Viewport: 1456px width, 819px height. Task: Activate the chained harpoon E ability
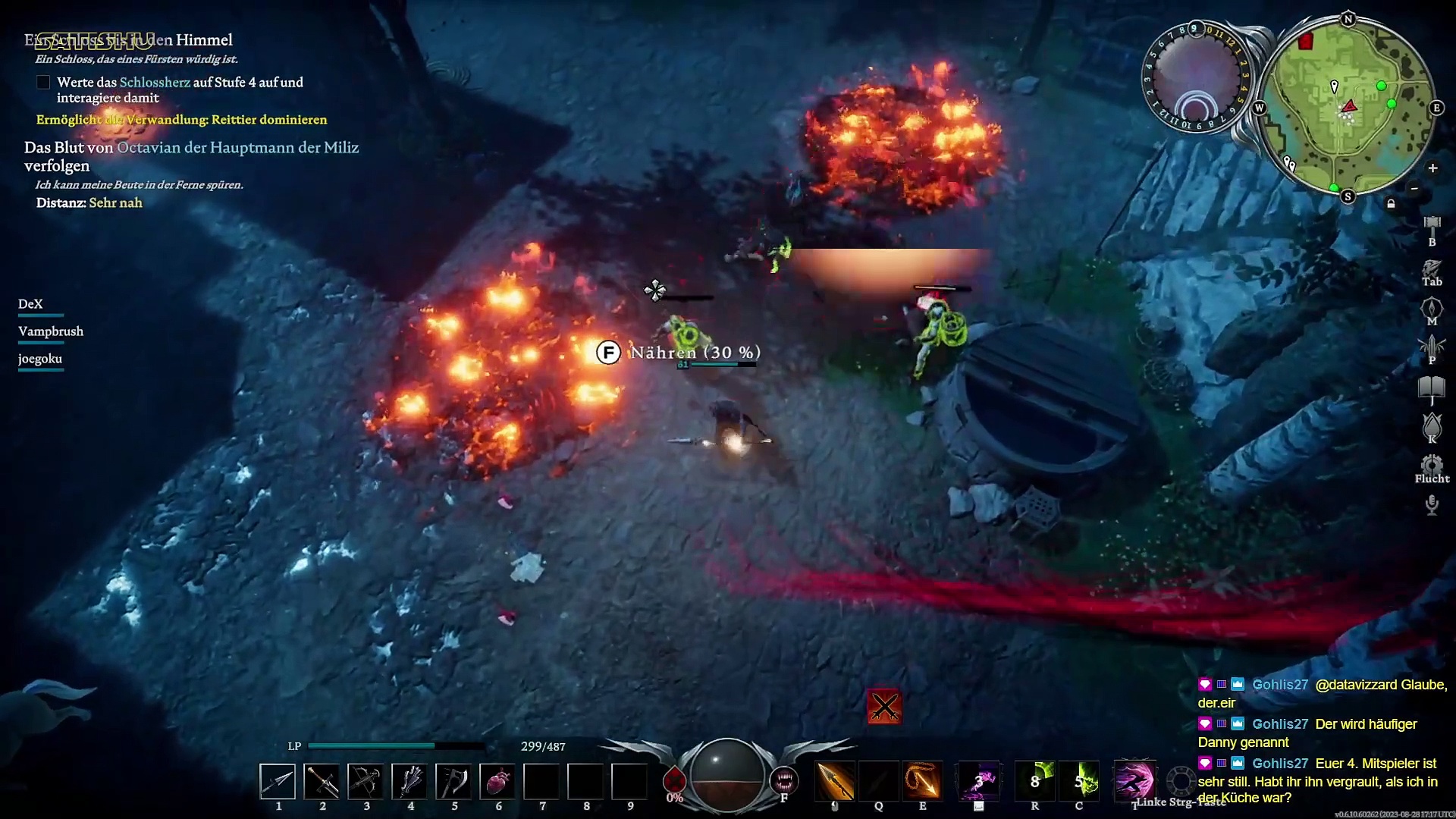tap(923, 781)
